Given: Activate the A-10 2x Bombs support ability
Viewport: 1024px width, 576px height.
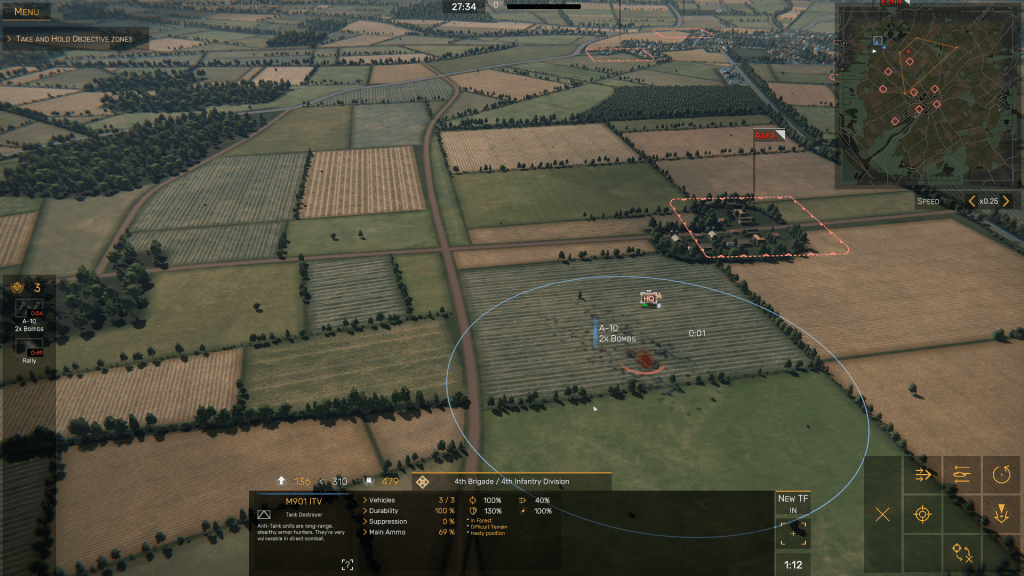Looking at the screenshot, I should coord(26,313).
